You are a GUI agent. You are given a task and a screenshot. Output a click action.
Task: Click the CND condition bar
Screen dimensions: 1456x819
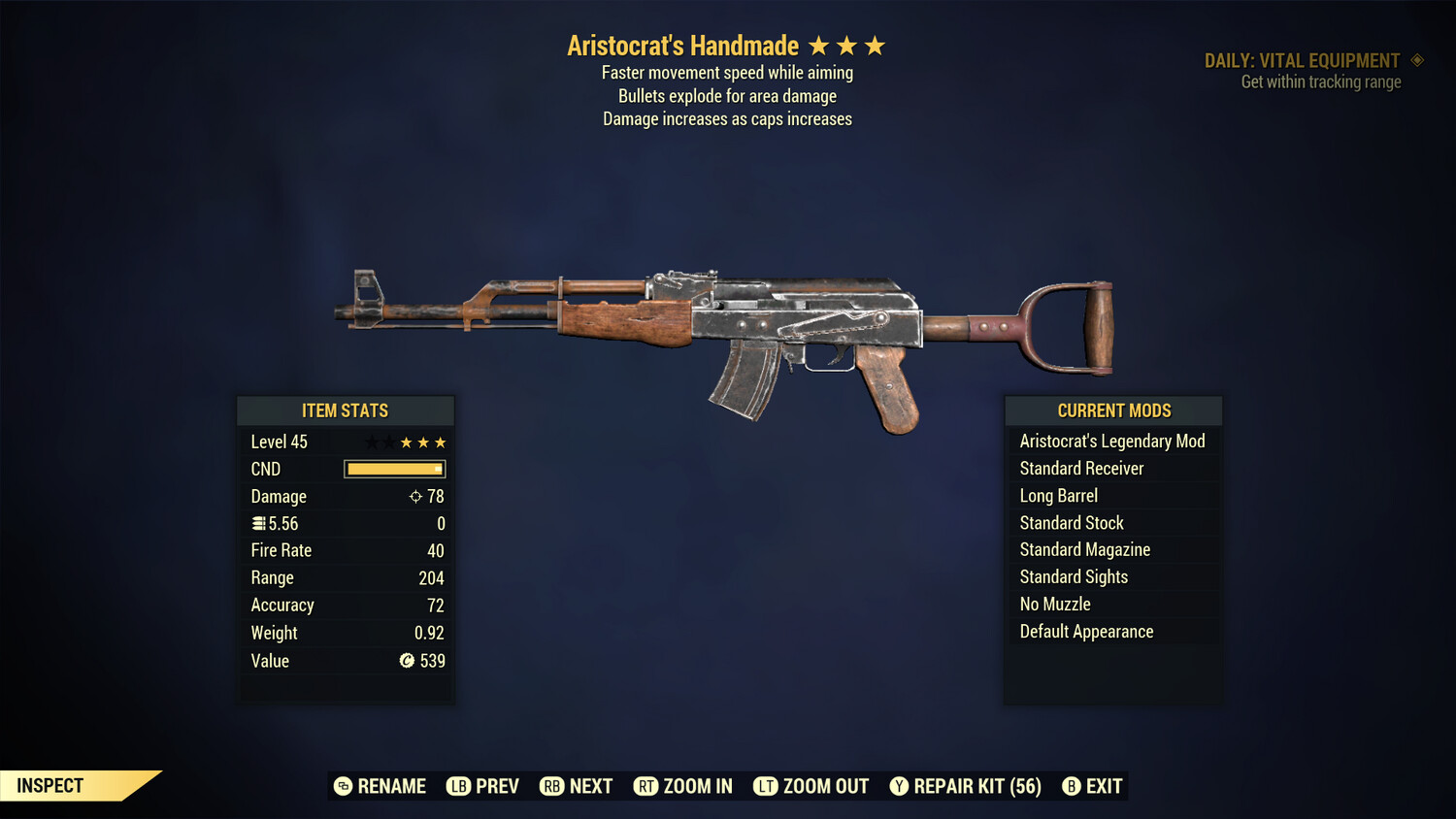[393, 469]
